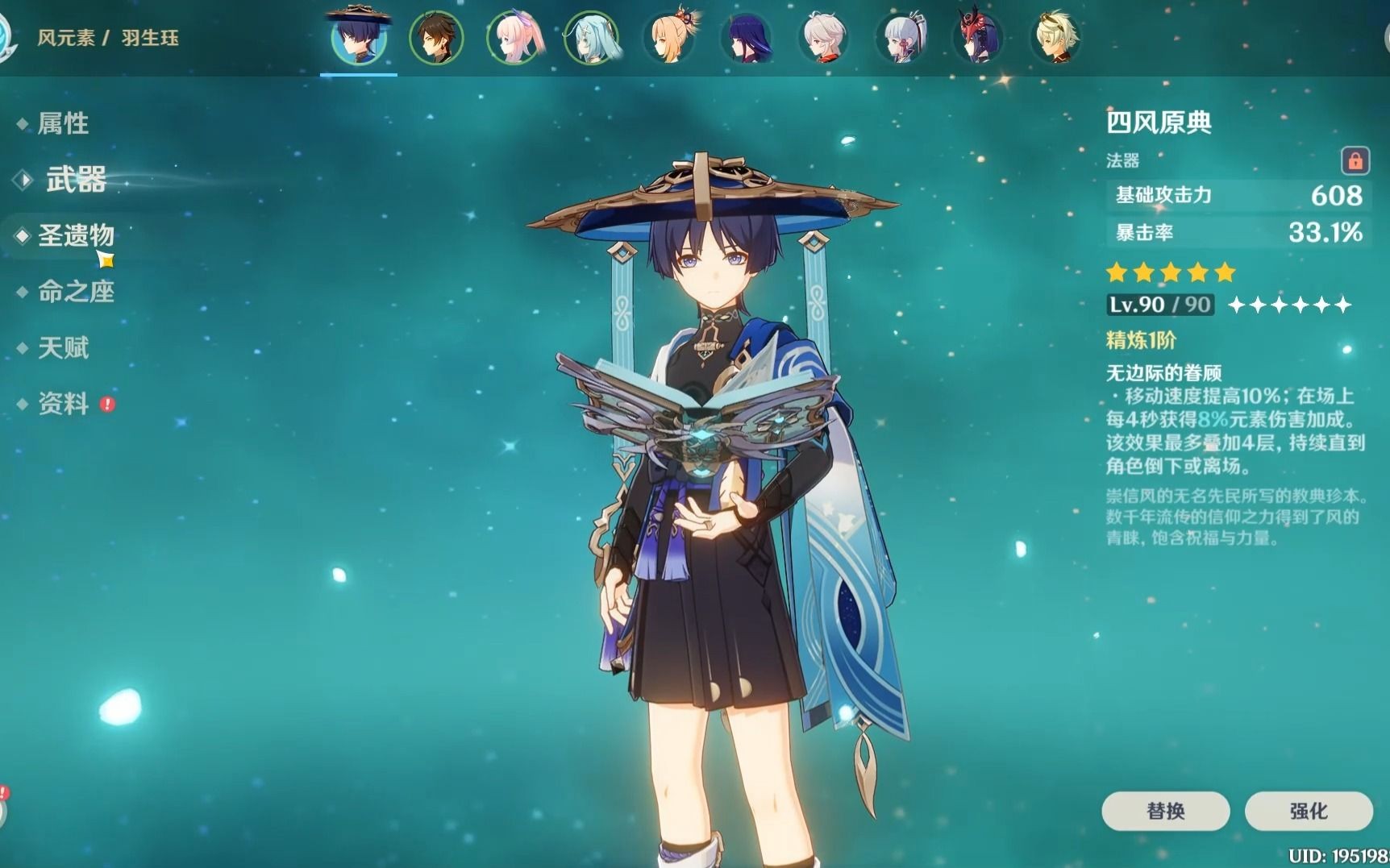
Task: Choose the red-masked Kujou Sara portrait
Action: coord(978,37)
